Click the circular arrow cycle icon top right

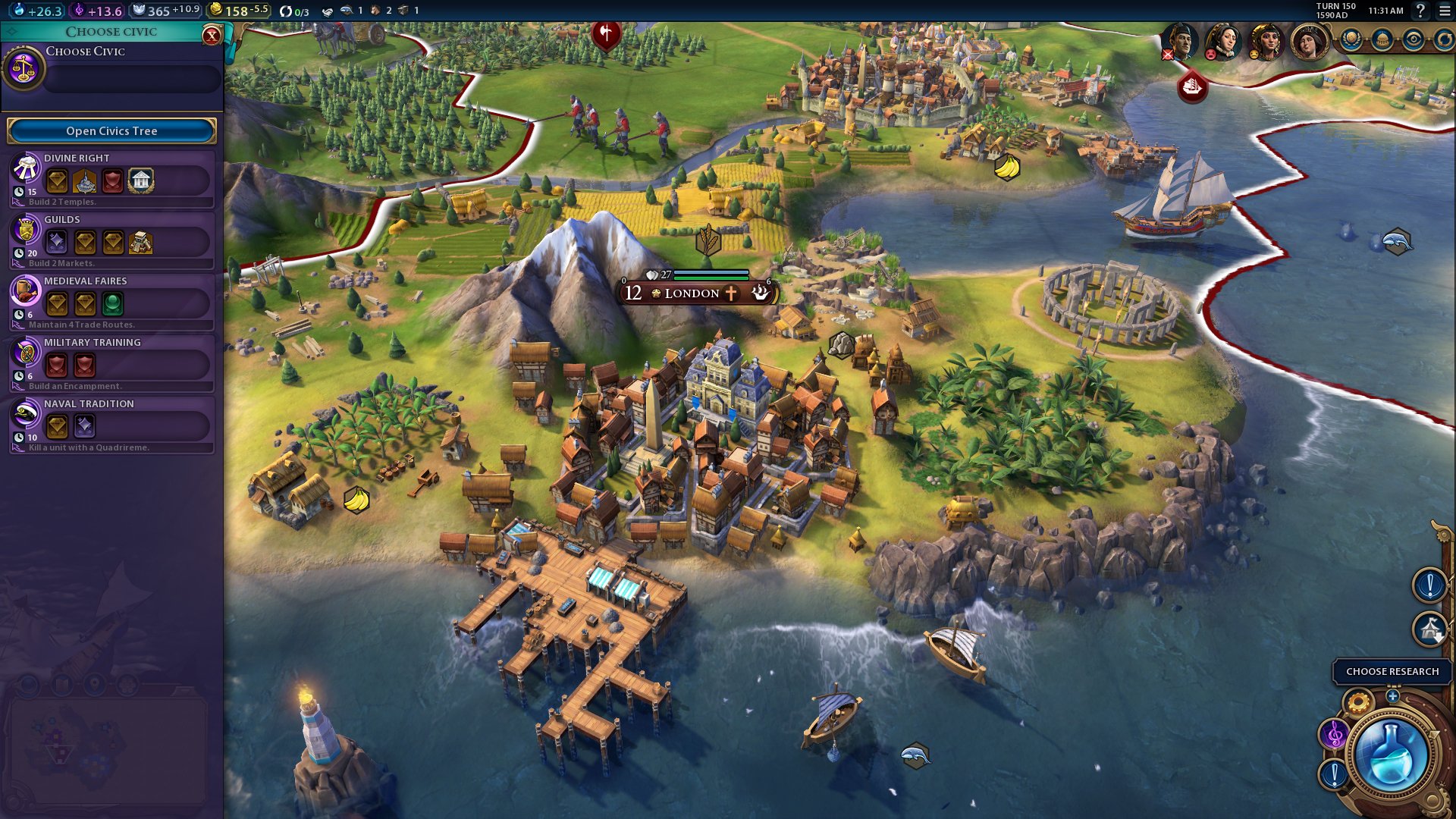tap(1445, 38)
